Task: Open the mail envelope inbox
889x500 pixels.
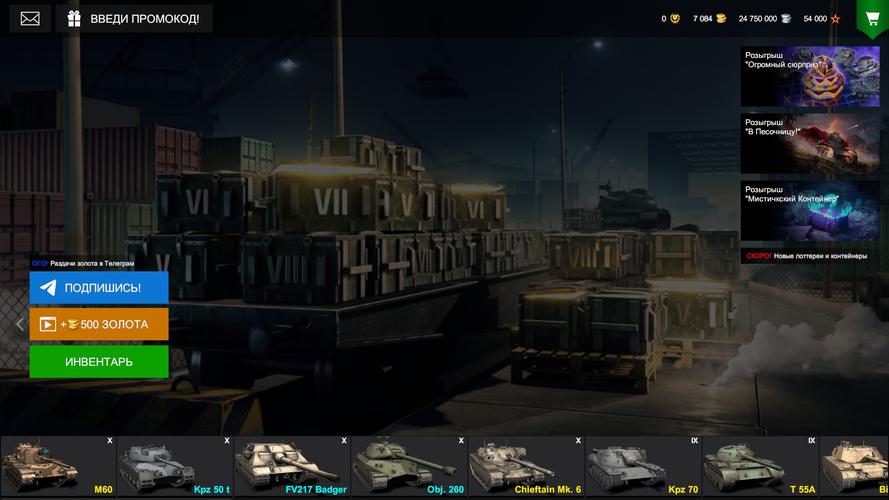Action: [x=30, y=18]
